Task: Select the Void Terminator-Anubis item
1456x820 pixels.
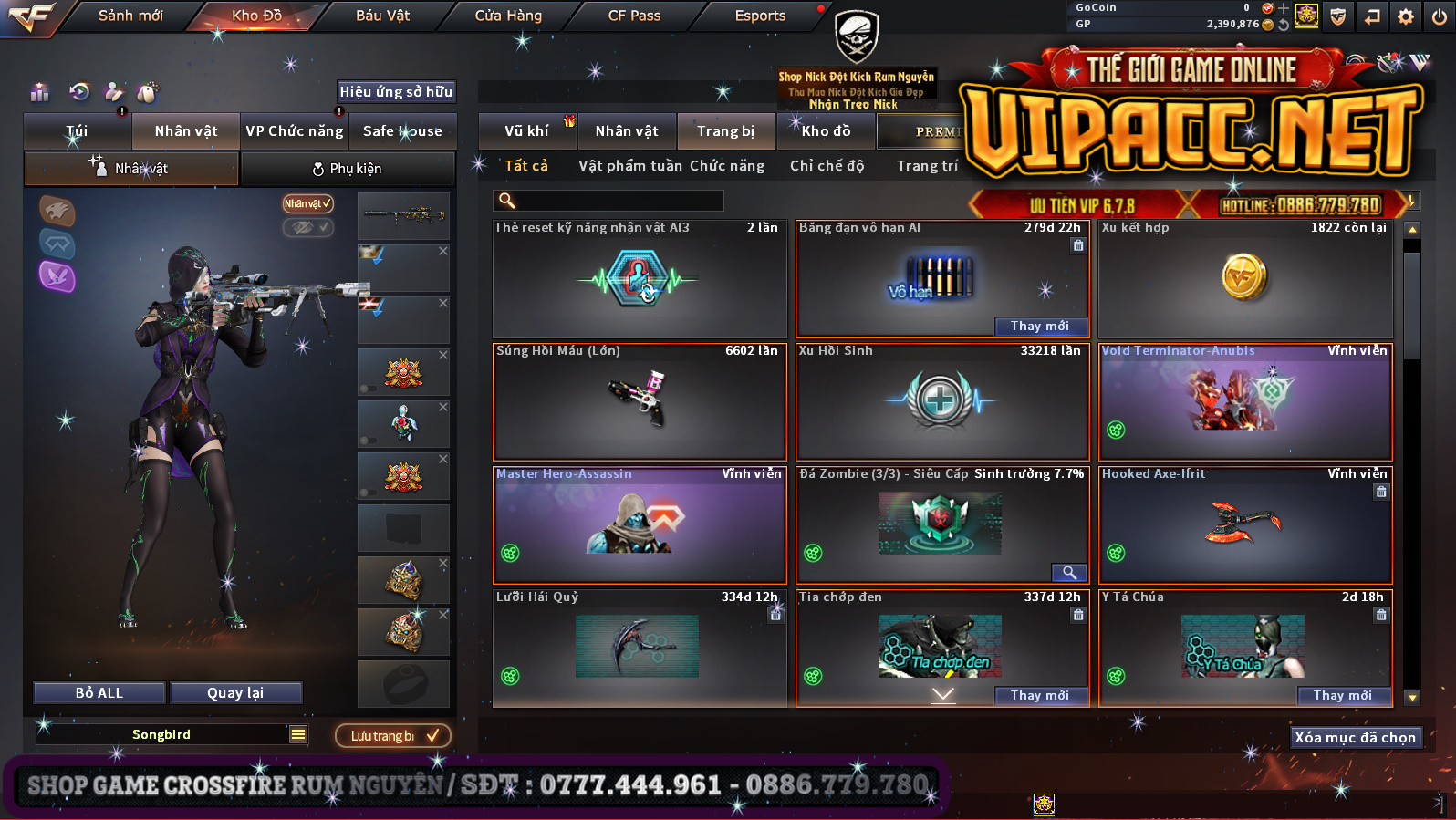Action: click(1245, 401)
